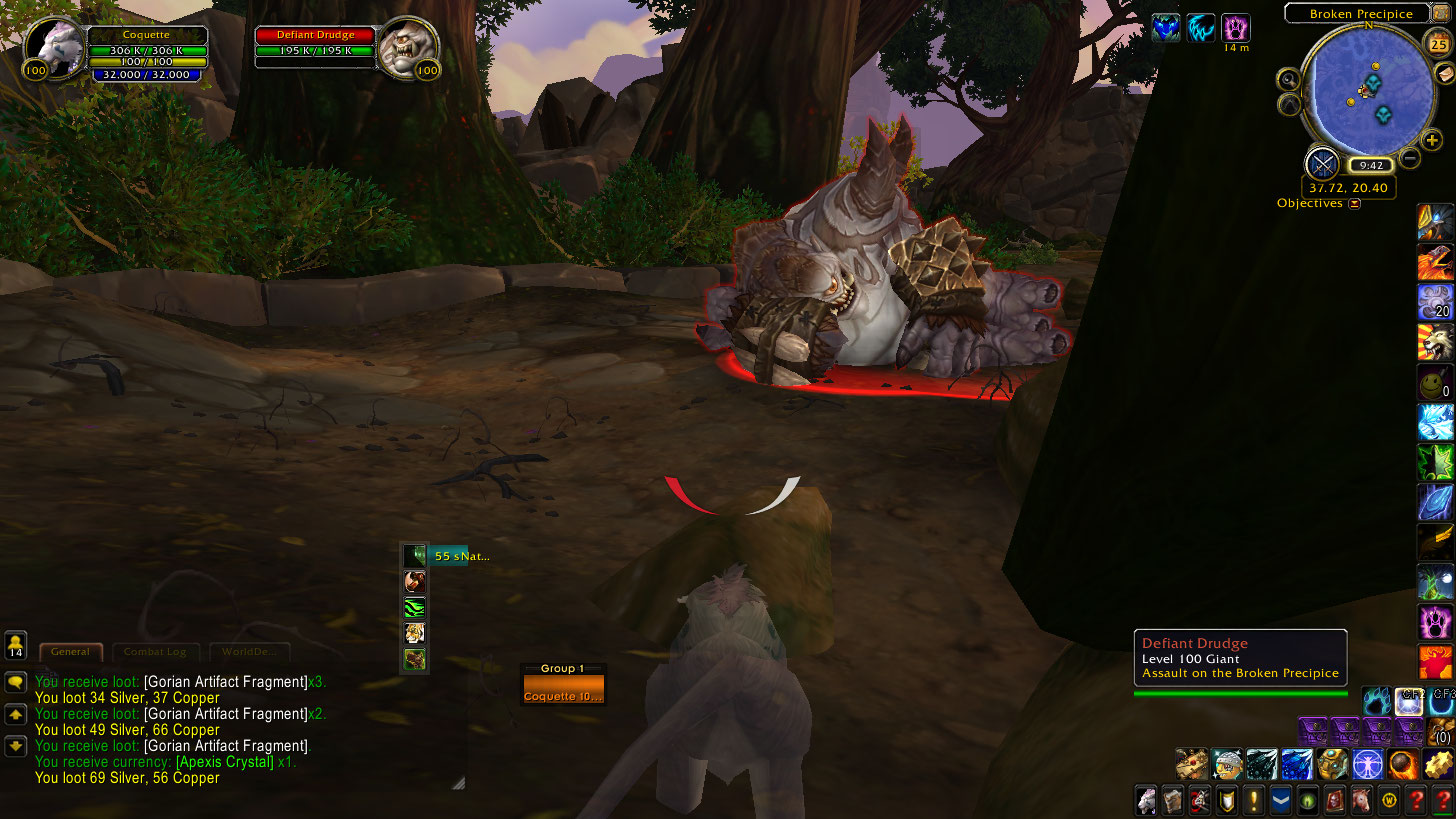The height and width of the screenshot is (819, 1456).
Task: Zoom in the minimap with the plus button
Action: [x=1433, y=141]
